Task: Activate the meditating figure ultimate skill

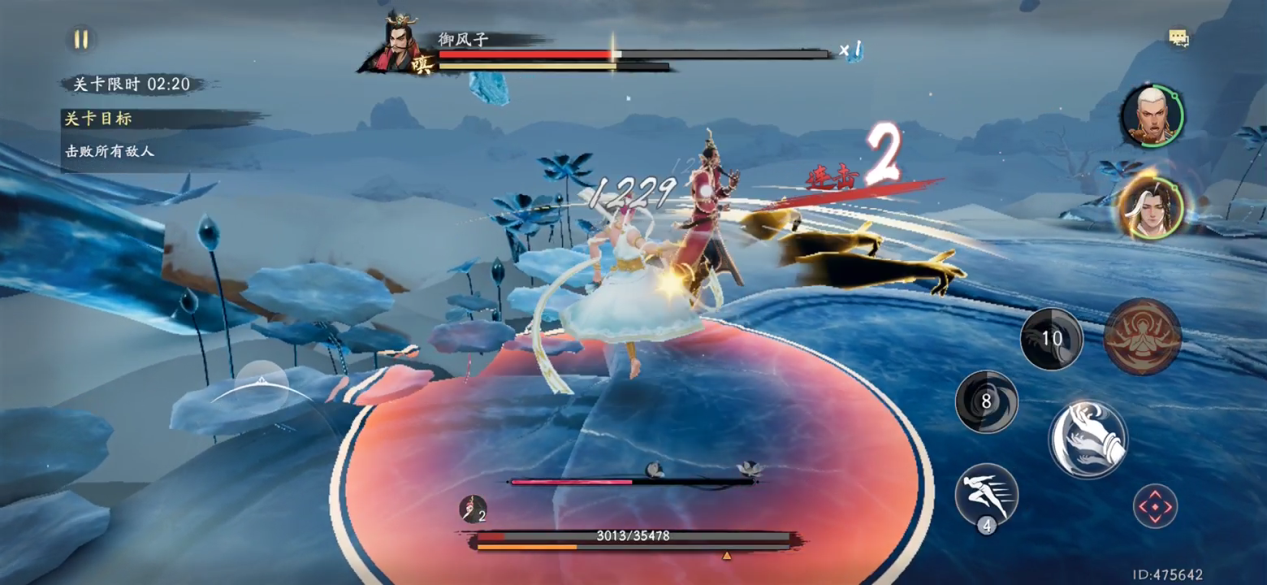Action: click(1142, 337)
